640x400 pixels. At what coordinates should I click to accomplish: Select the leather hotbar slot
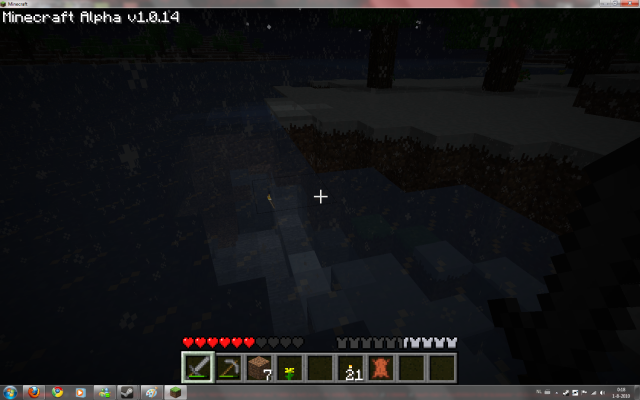[x=381, y=367]
